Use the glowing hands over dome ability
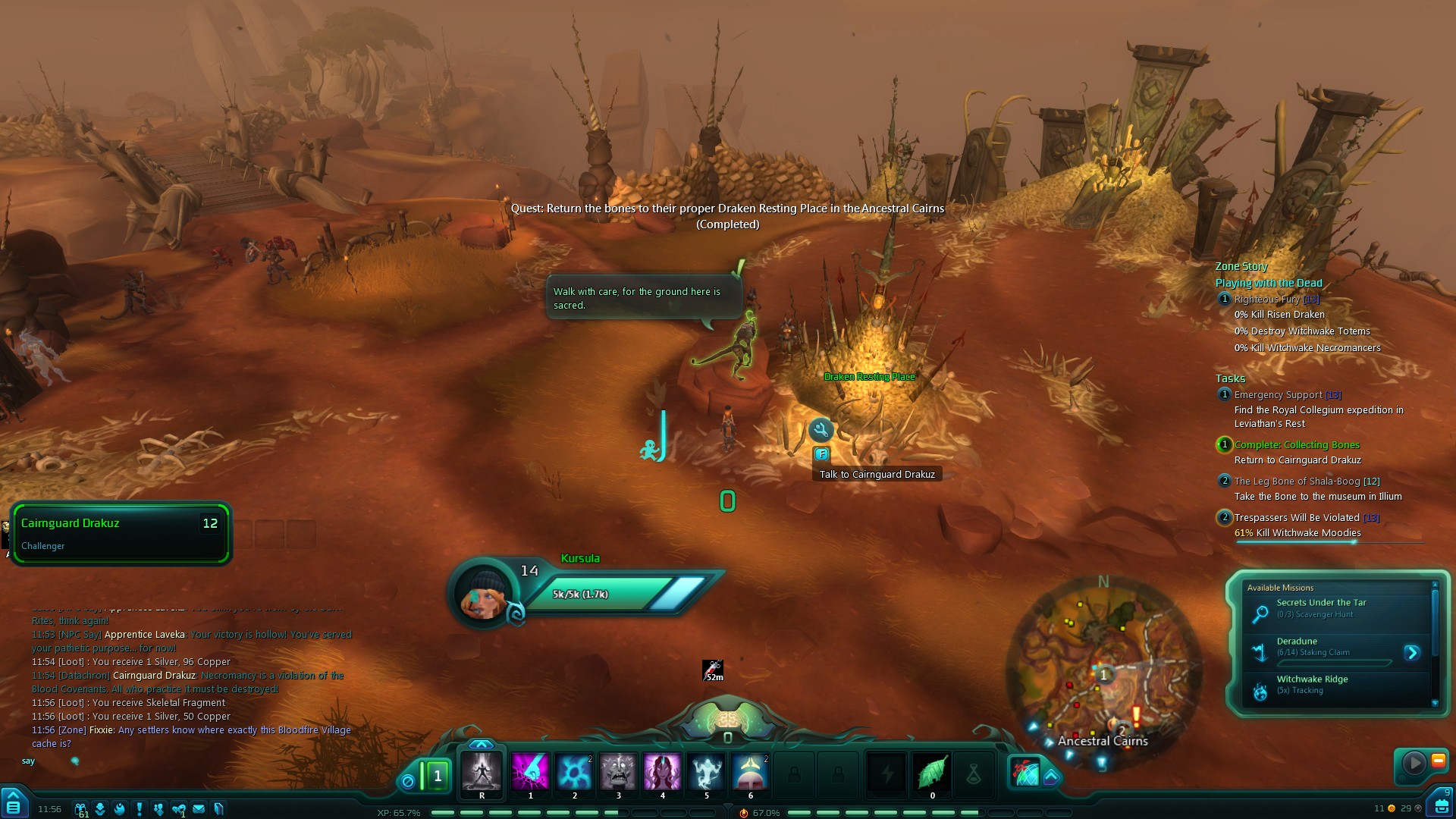 click(x=750, y=772)
